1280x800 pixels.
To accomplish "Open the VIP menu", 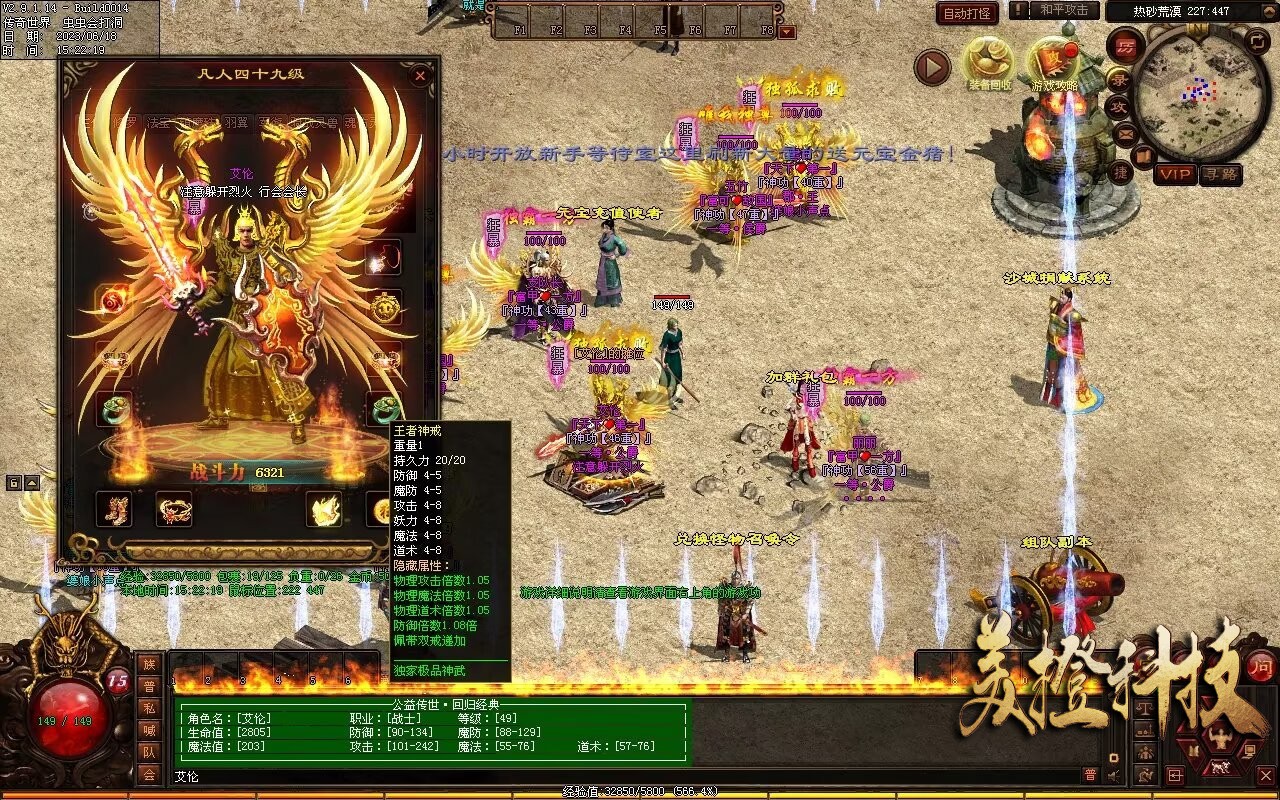I will click(1175, 174).
